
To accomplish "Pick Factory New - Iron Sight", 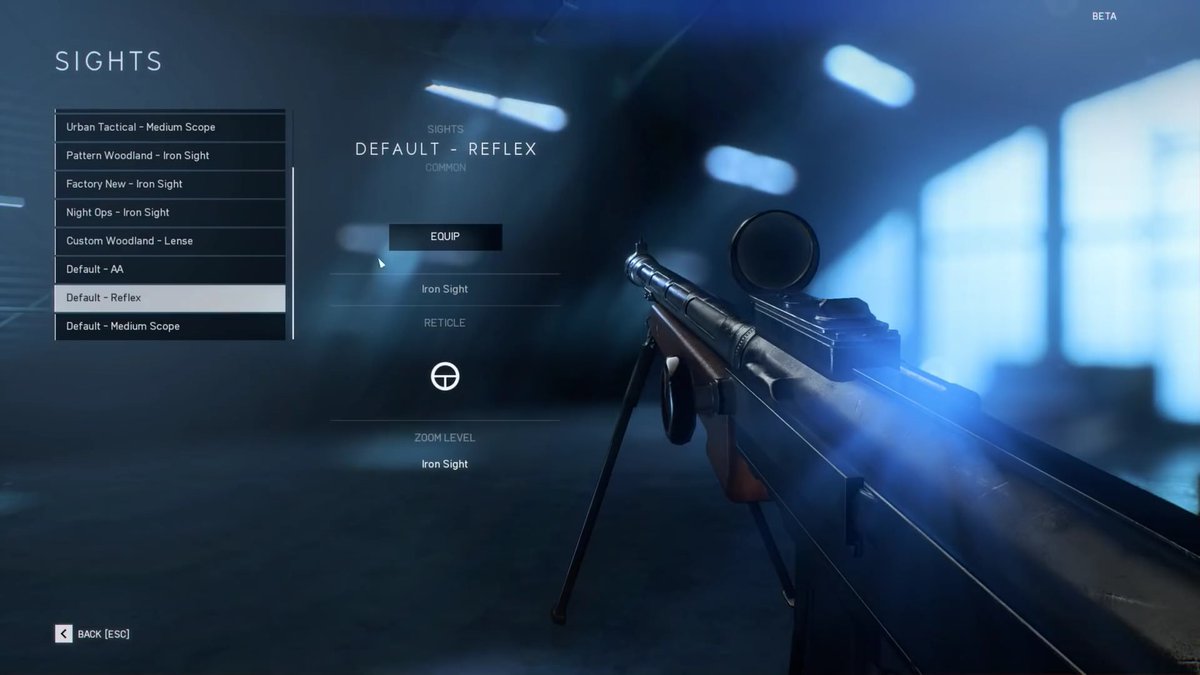I will tap(170, 184).
